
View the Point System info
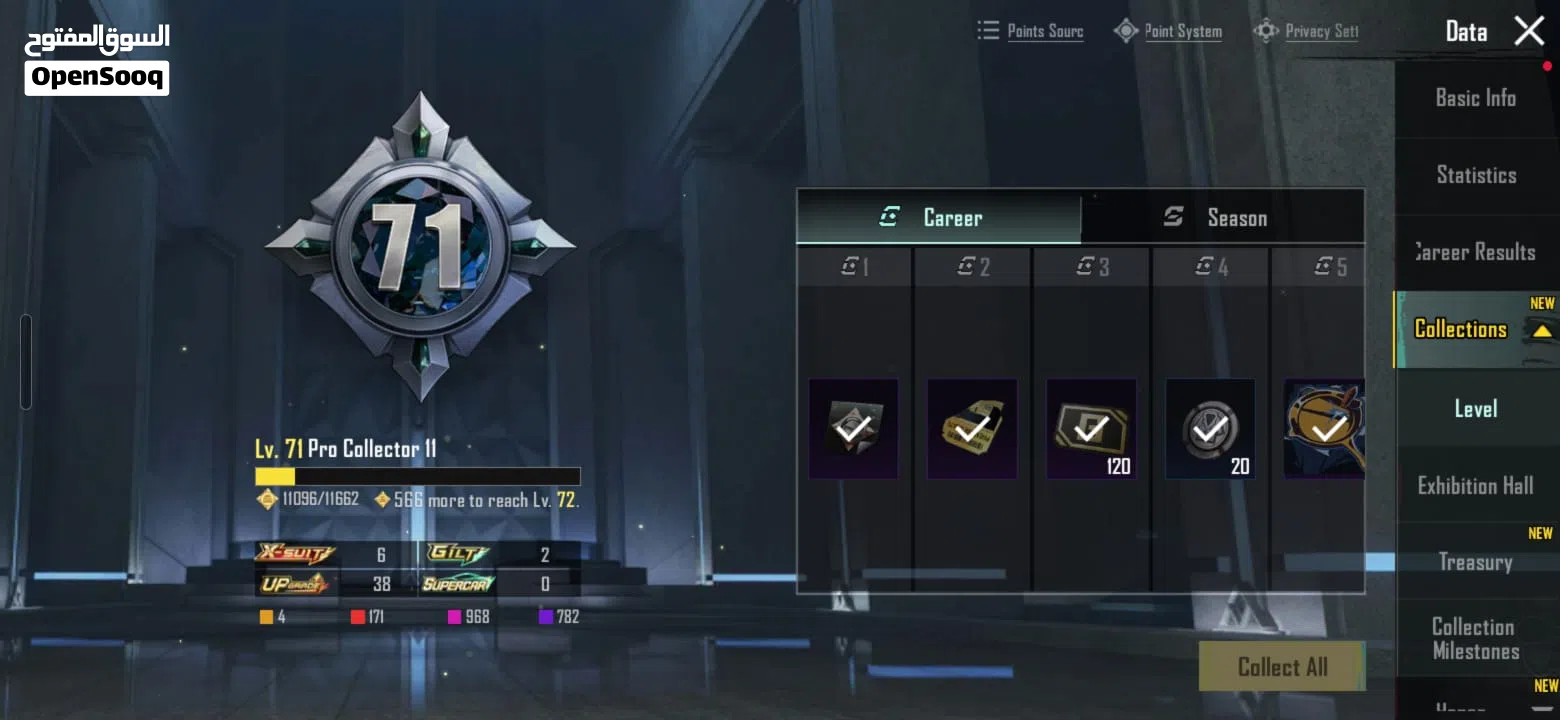[x=1169, y=31]
